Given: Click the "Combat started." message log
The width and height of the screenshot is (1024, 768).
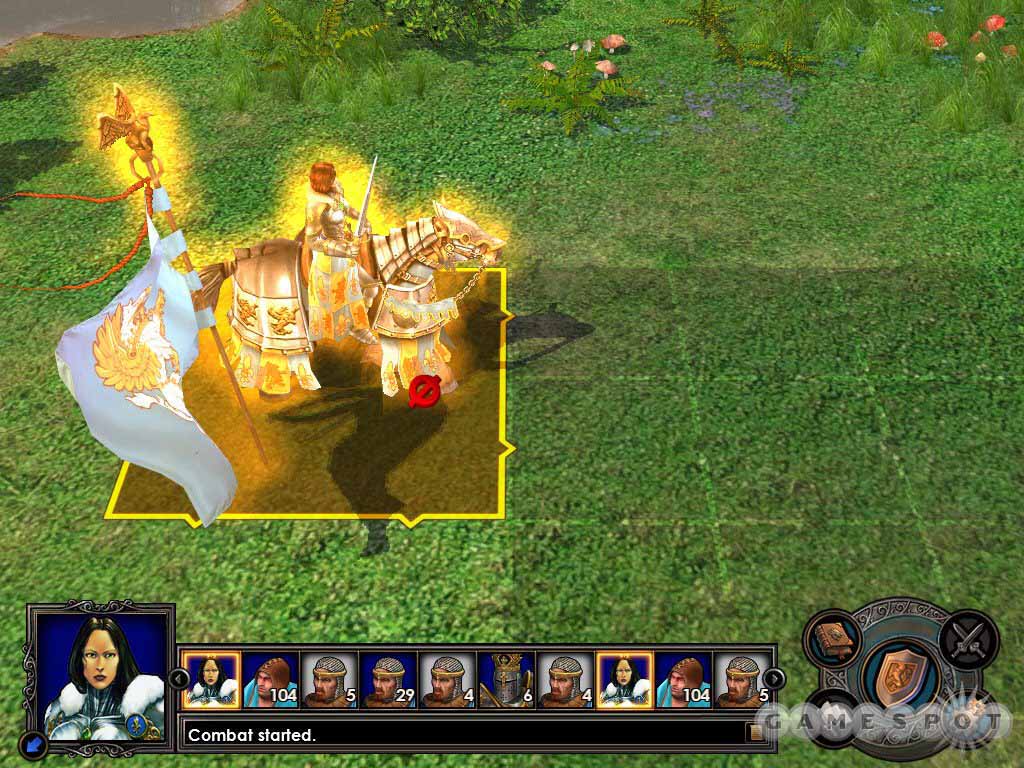Looking at the screenshot, I should 460,735.
